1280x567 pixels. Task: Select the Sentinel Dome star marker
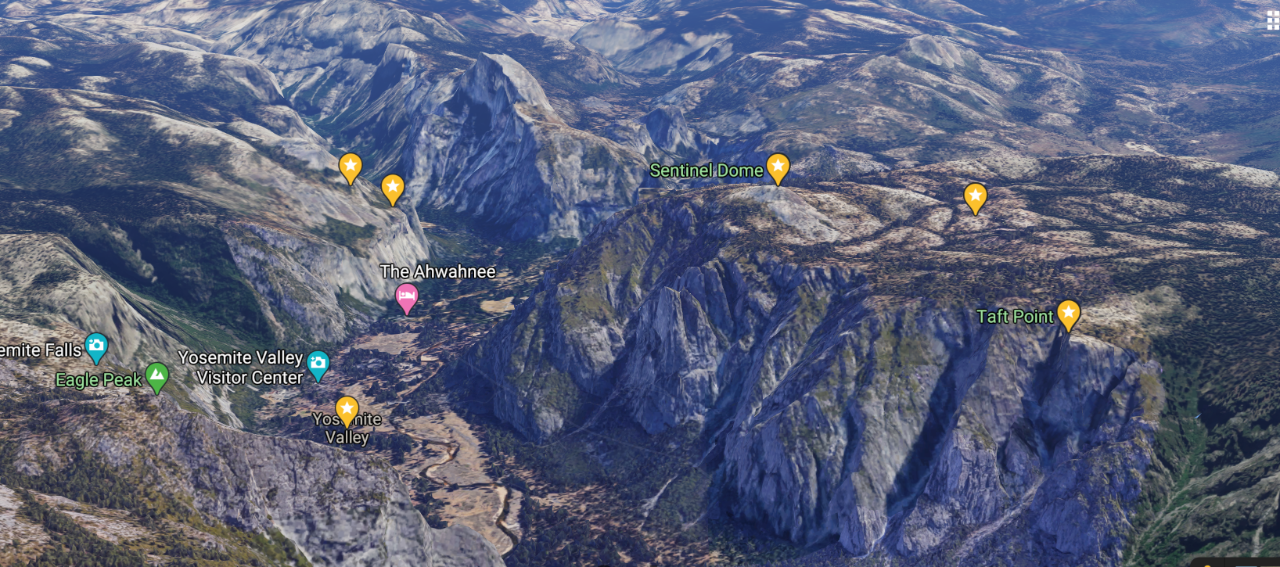(x=778, y=167)
